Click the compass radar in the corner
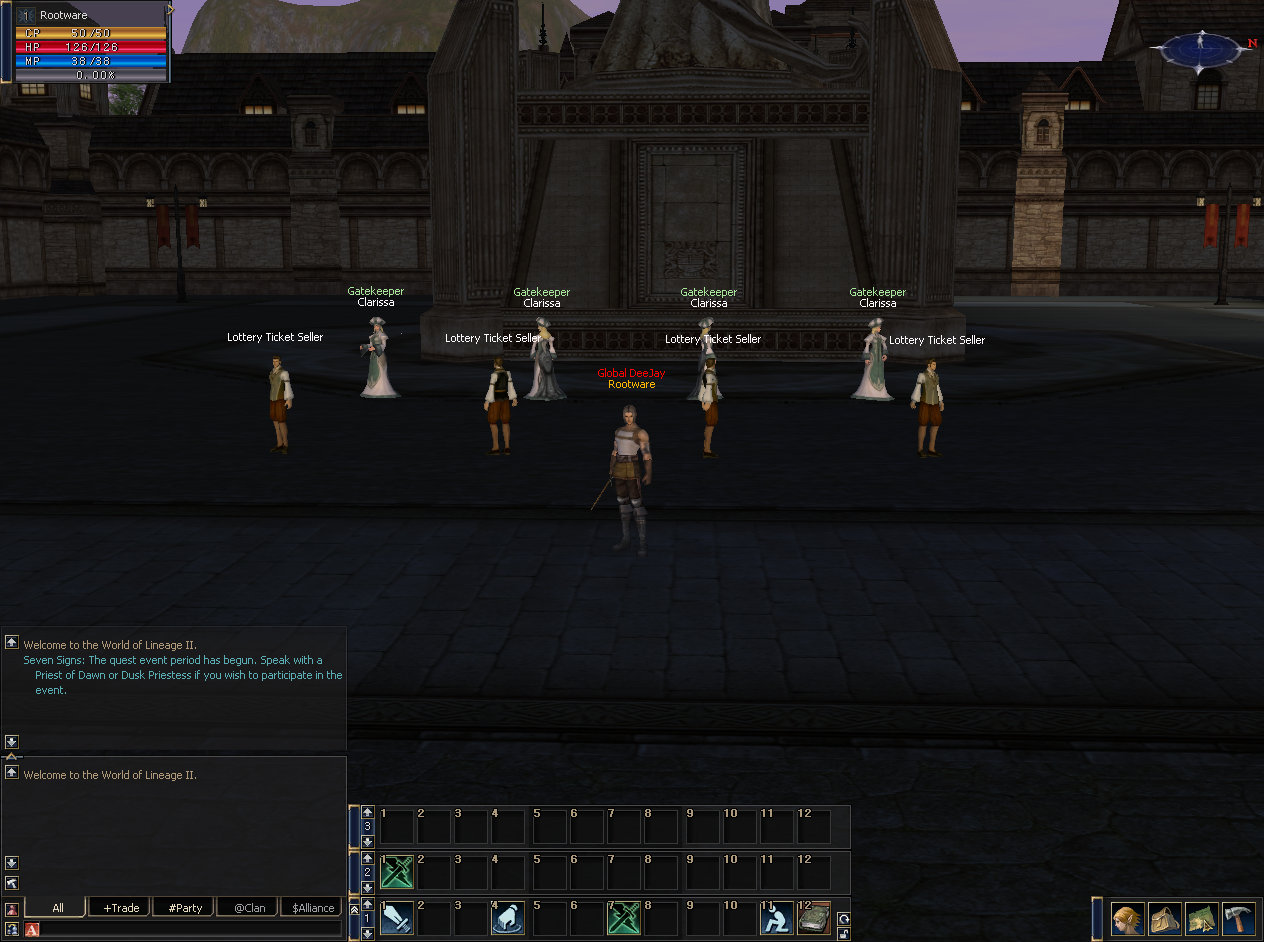The height and width of the screenshot is (942, 1264). tap(1201, 48)
